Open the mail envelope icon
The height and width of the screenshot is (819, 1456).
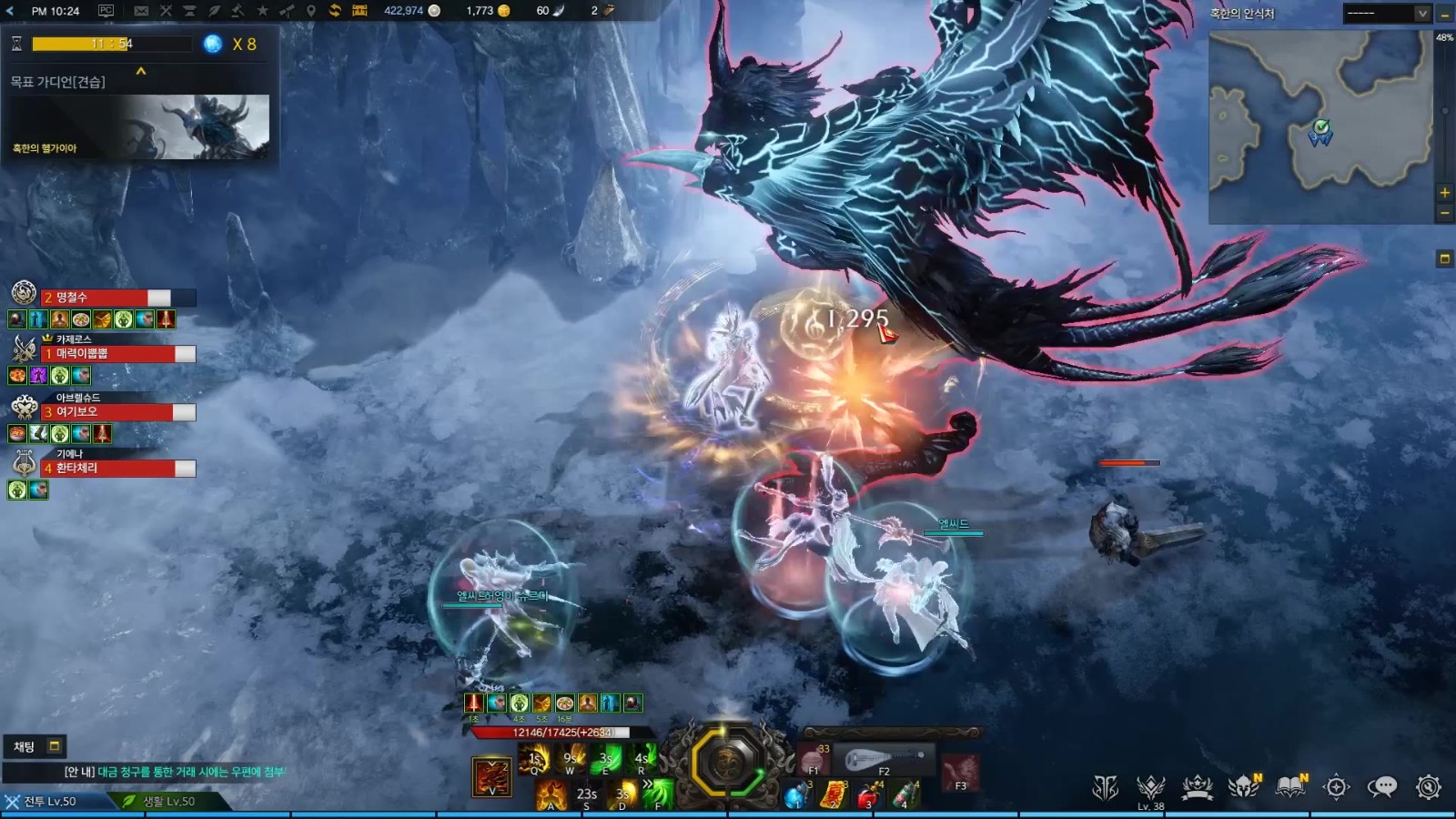tap(141, 11)
